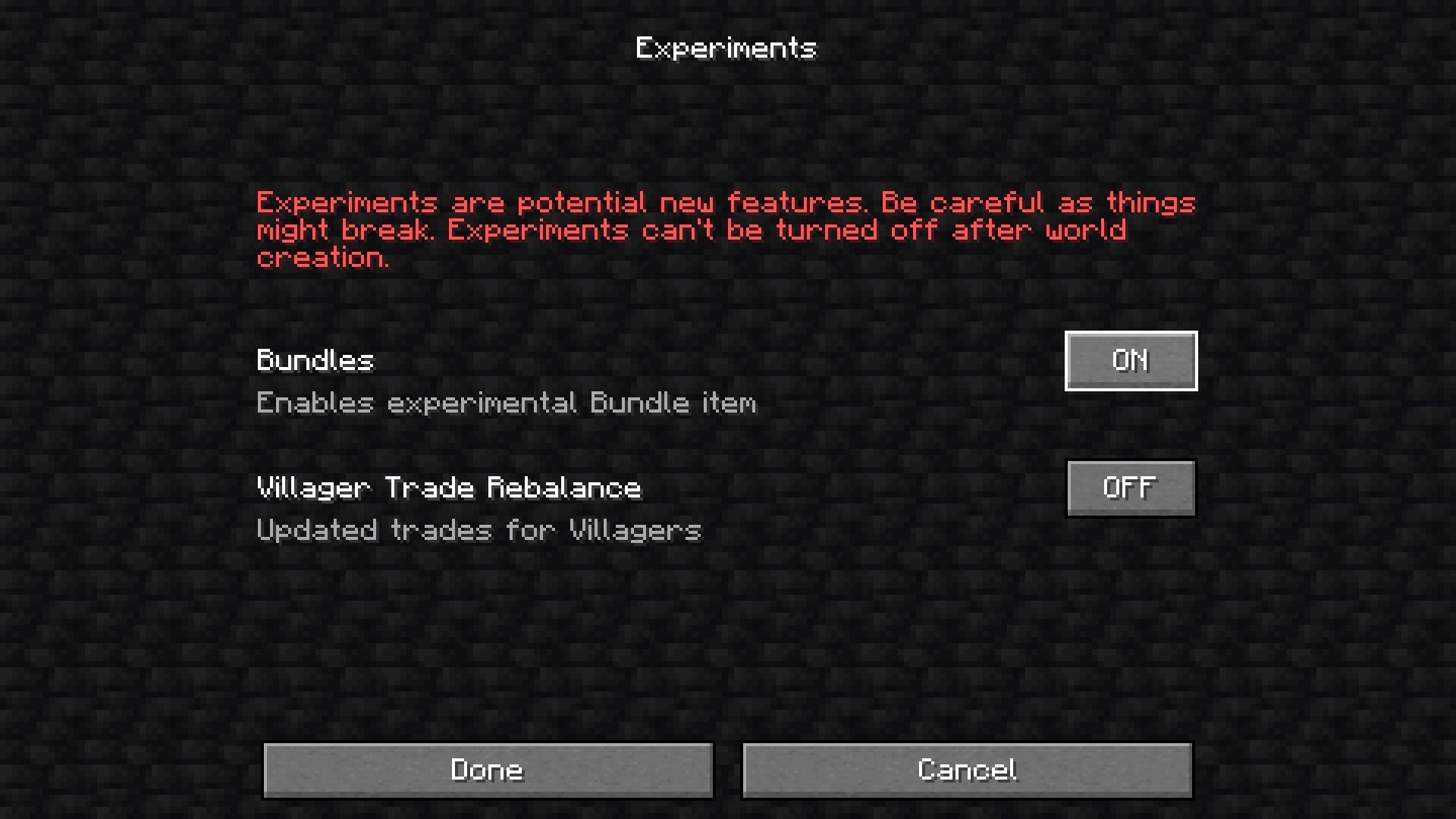Viewport: 1456px width, 819px height.
Task: Click the Experiments screen title
Action: tap(726, 48)
